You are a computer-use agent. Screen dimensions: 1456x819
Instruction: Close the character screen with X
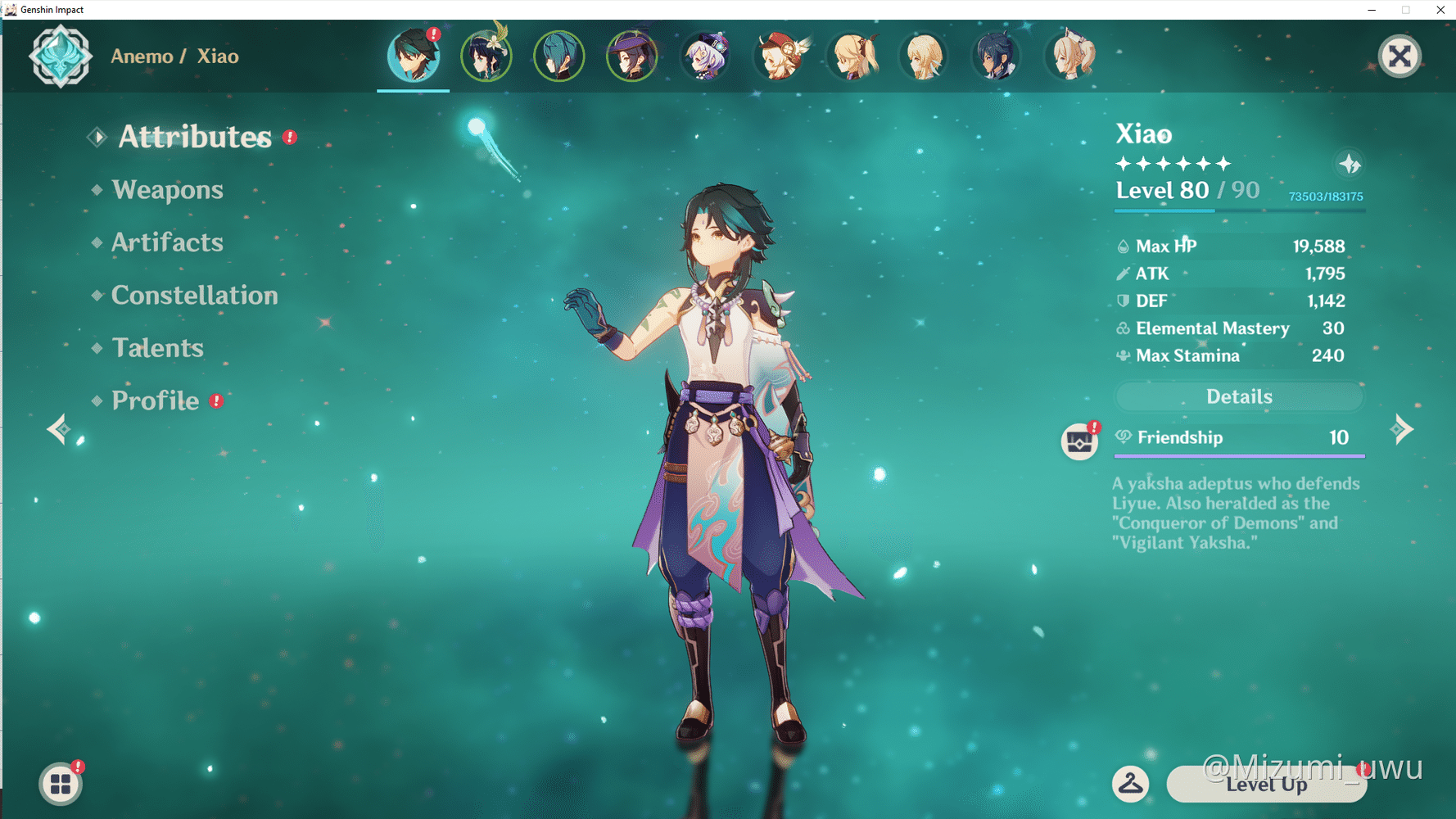[1399, 57]
